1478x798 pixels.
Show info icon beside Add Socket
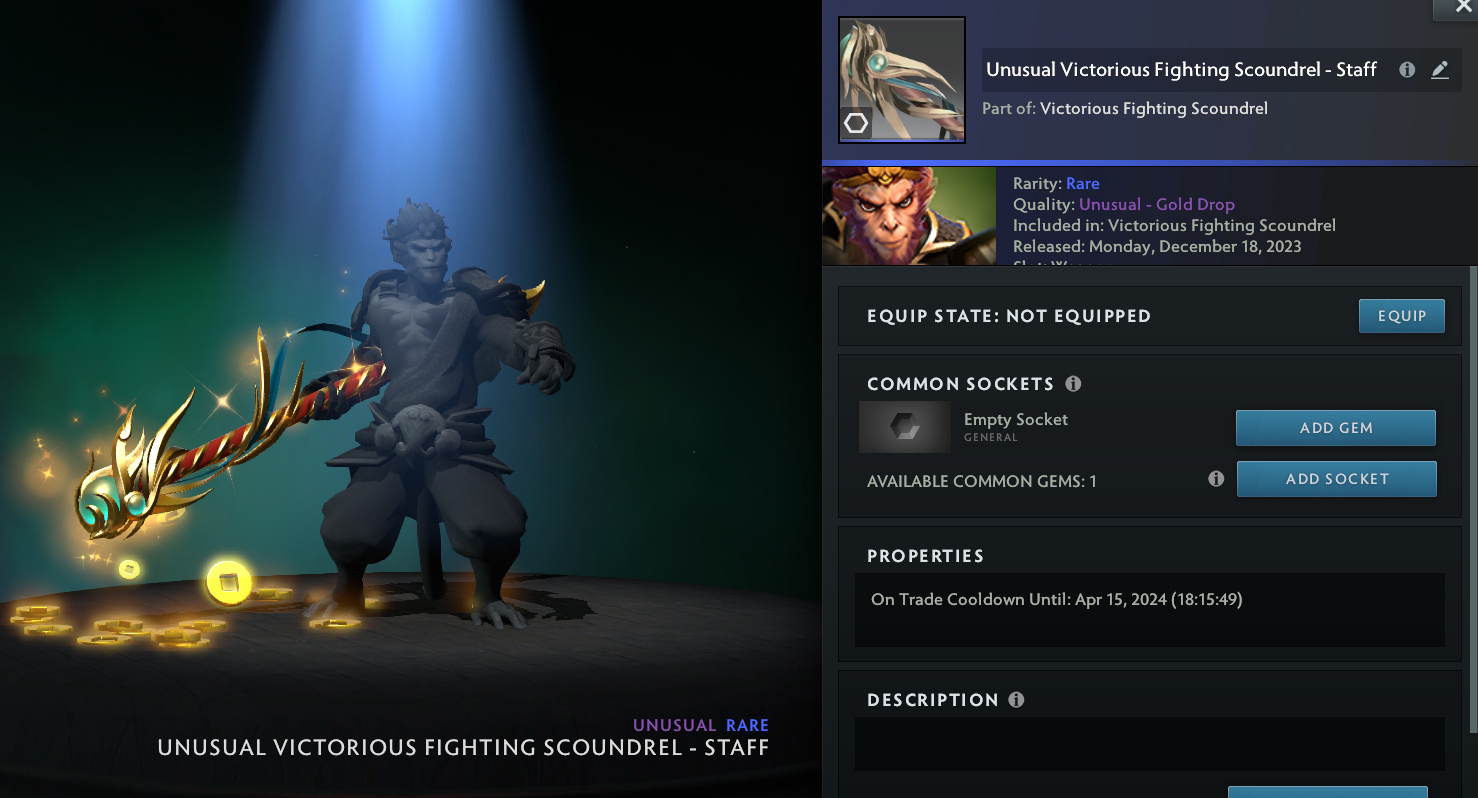1216,479
